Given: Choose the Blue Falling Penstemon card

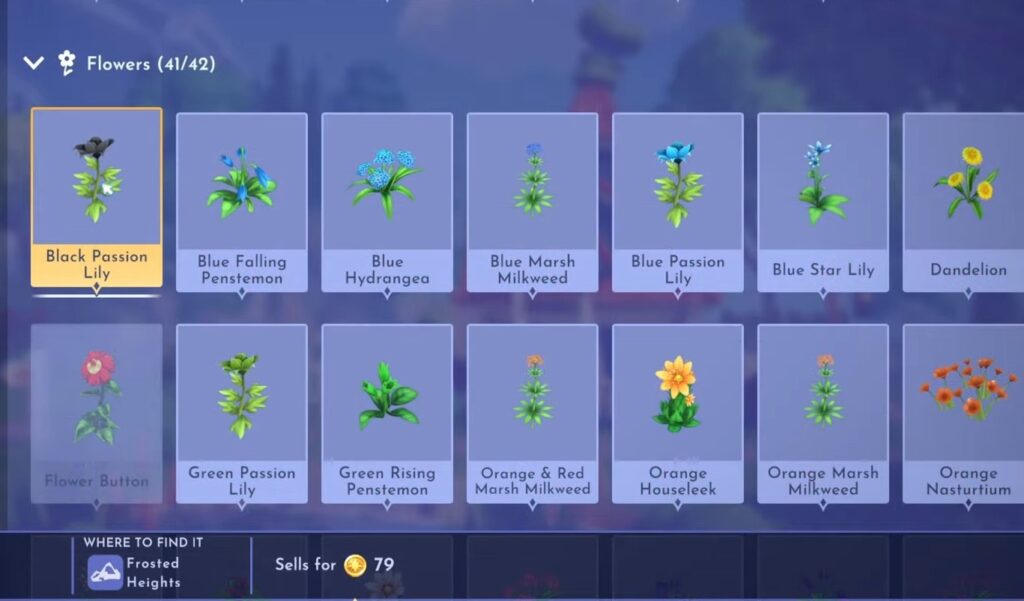Looking at the screenshot, I should point(242,201).
